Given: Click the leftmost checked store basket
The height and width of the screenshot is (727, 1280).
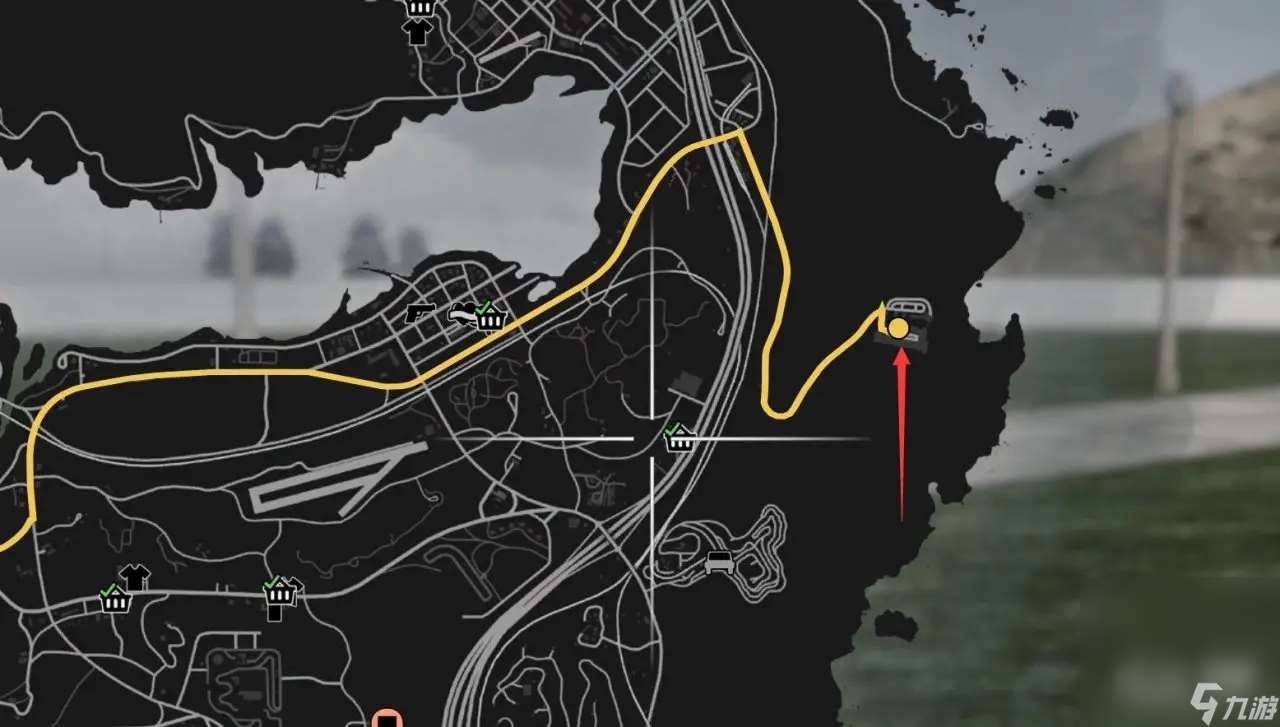Looking at the screenshot, I should click(116, 601).
